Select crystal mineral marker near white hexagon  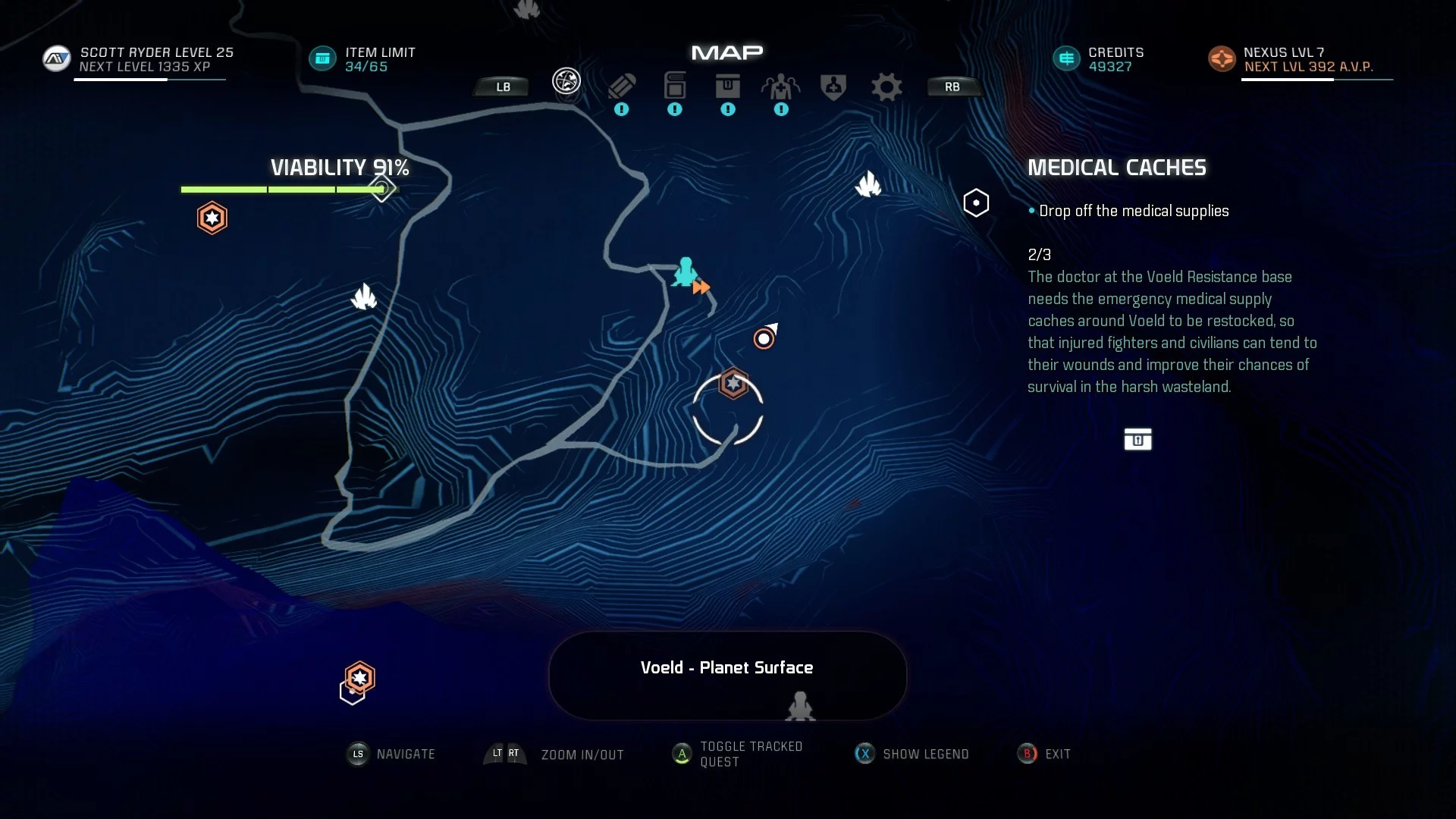coord(868,184)
